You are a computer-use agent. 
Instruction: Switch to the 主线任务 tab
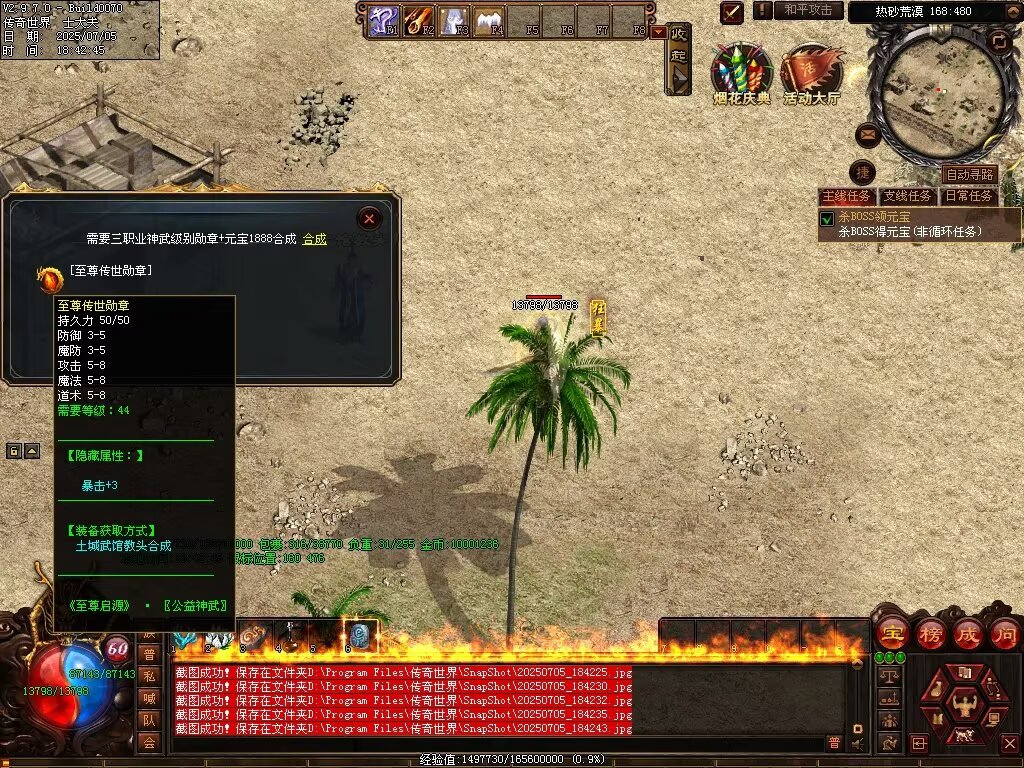point(846,196)
